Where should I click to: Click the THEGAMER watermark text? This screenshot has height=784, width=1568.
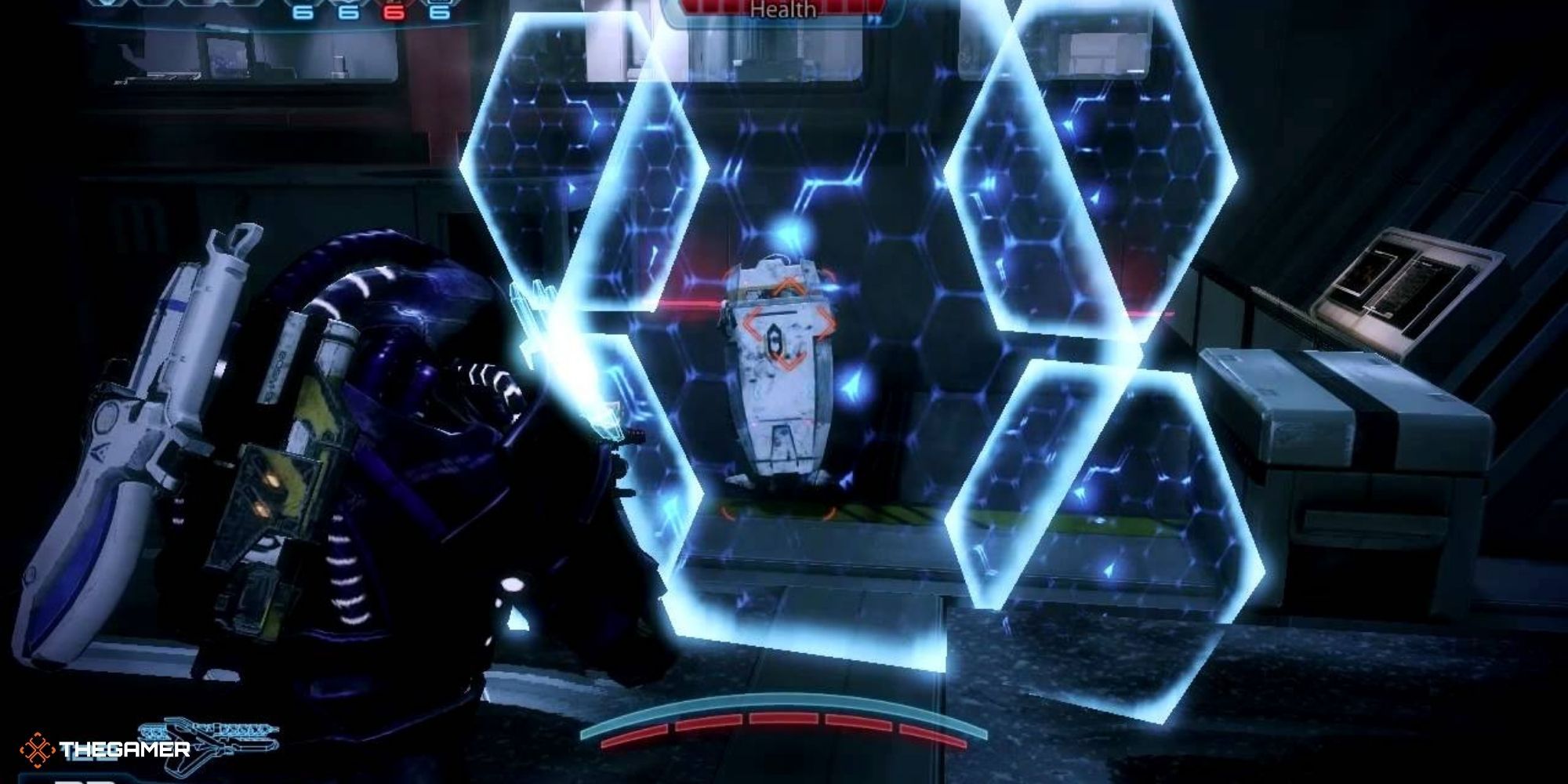(125, 749)
